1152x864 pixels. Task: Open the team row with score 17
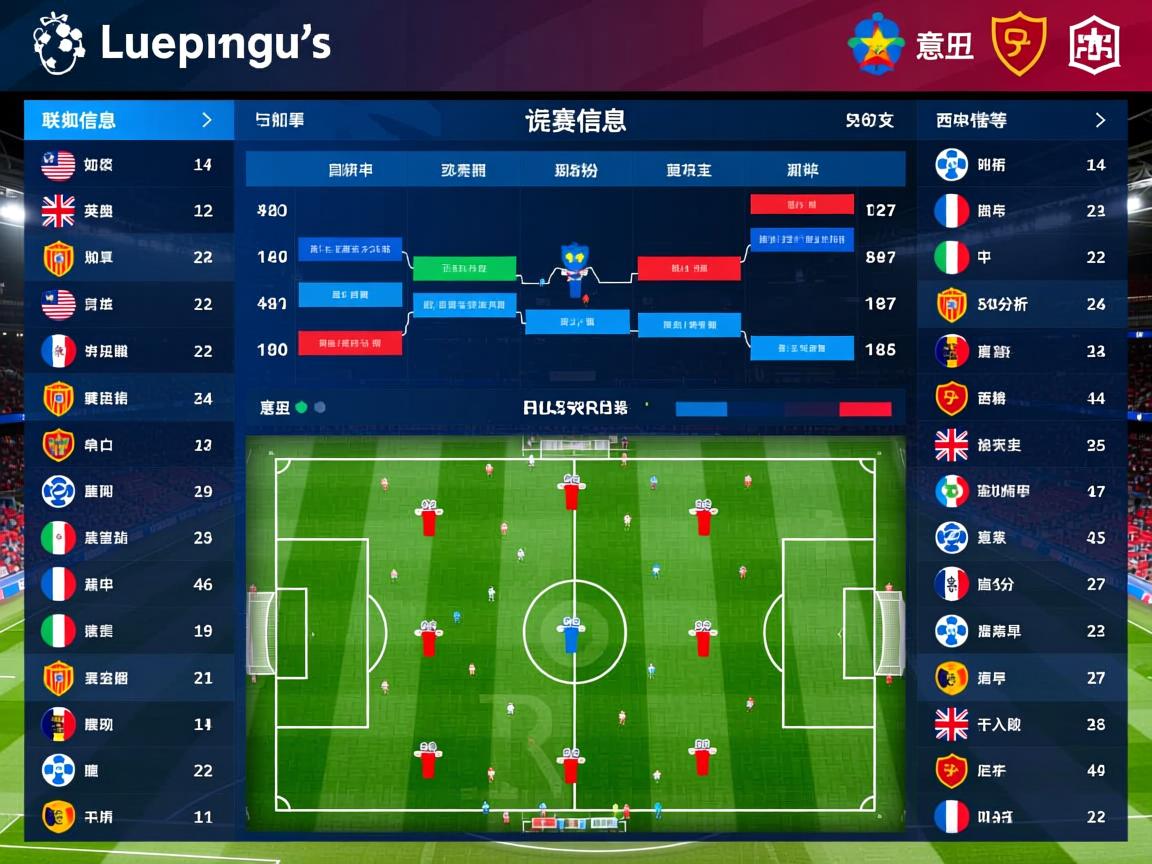tap(1022, 491)
